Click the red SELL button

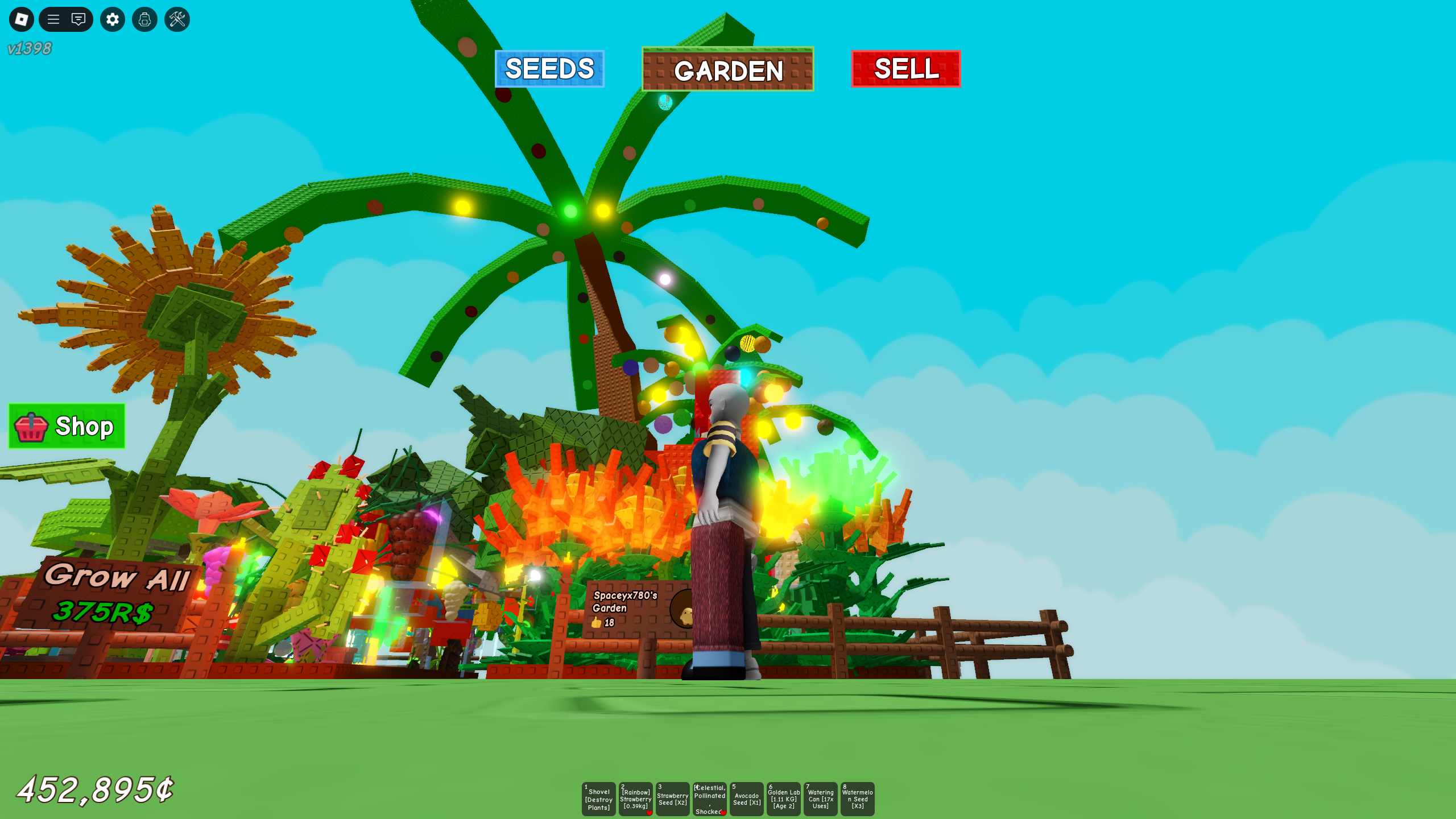(x=905, y=69)
